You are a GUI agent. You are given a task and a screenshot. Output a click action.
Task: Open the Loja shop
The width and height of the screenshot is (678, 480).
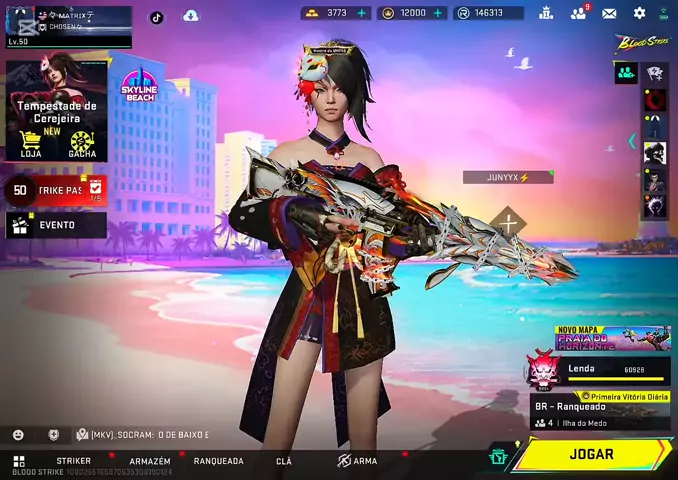tap(30, 143)
